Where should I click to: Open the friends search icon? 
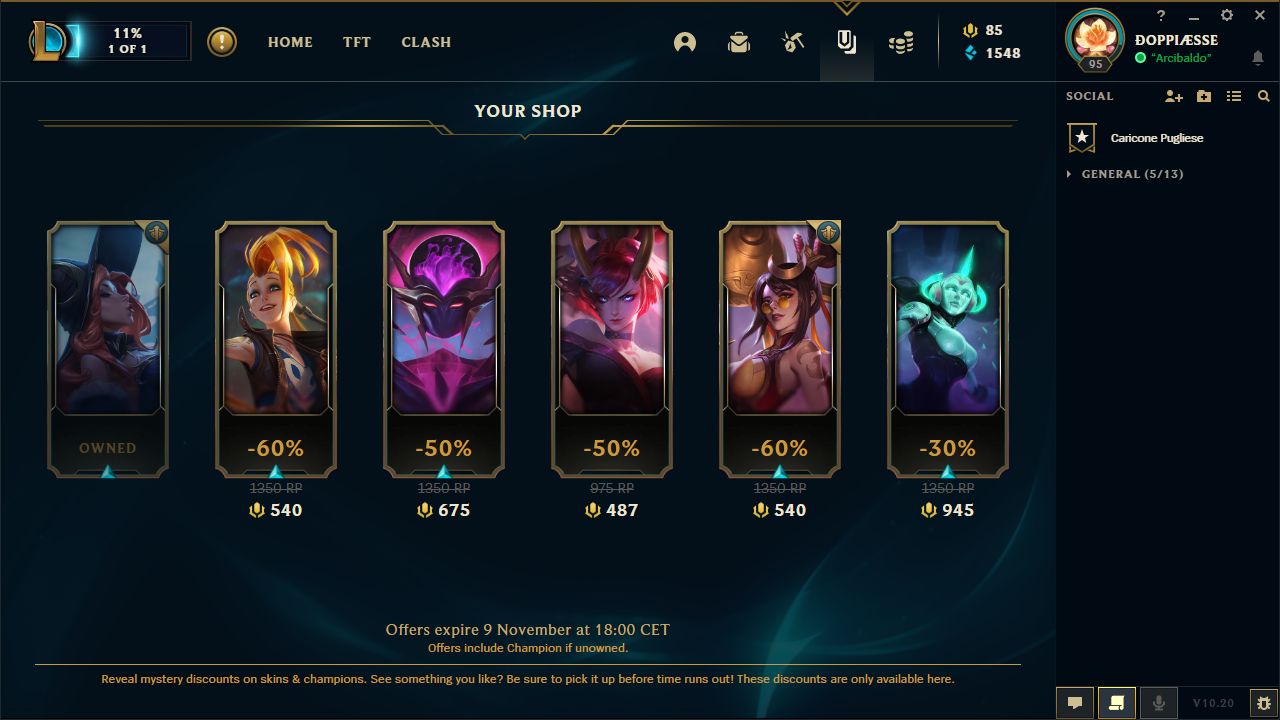[x=1263, y=96]
